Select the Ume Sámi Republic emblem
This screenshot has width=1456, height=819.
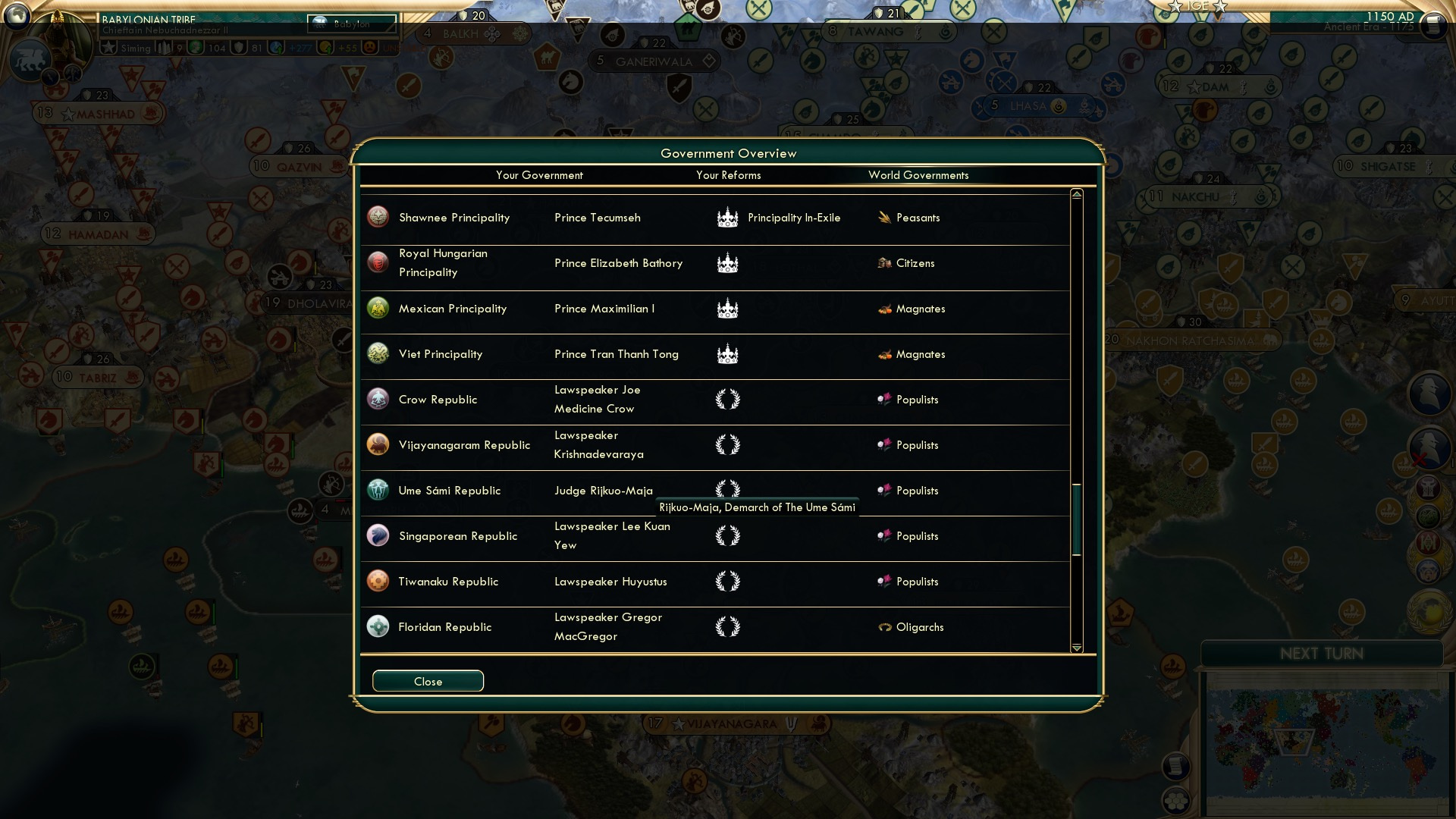coord(378,491)
